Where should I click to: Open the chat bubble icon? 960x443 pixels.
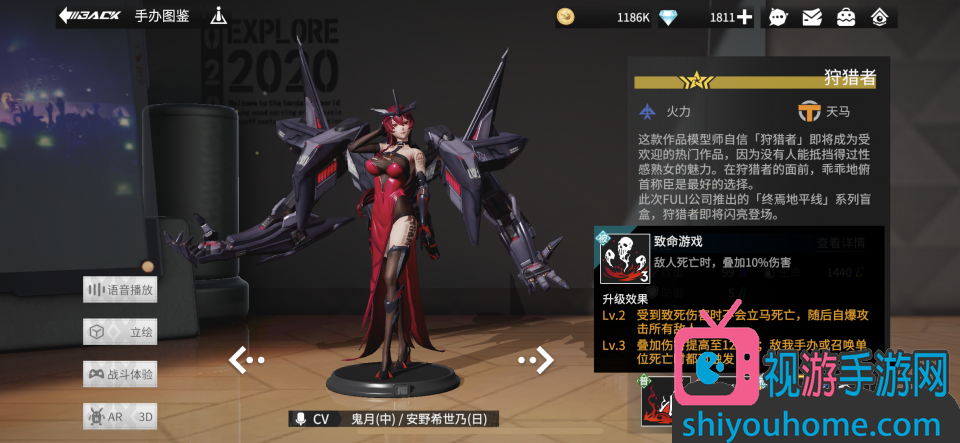[x=778, y=17]
